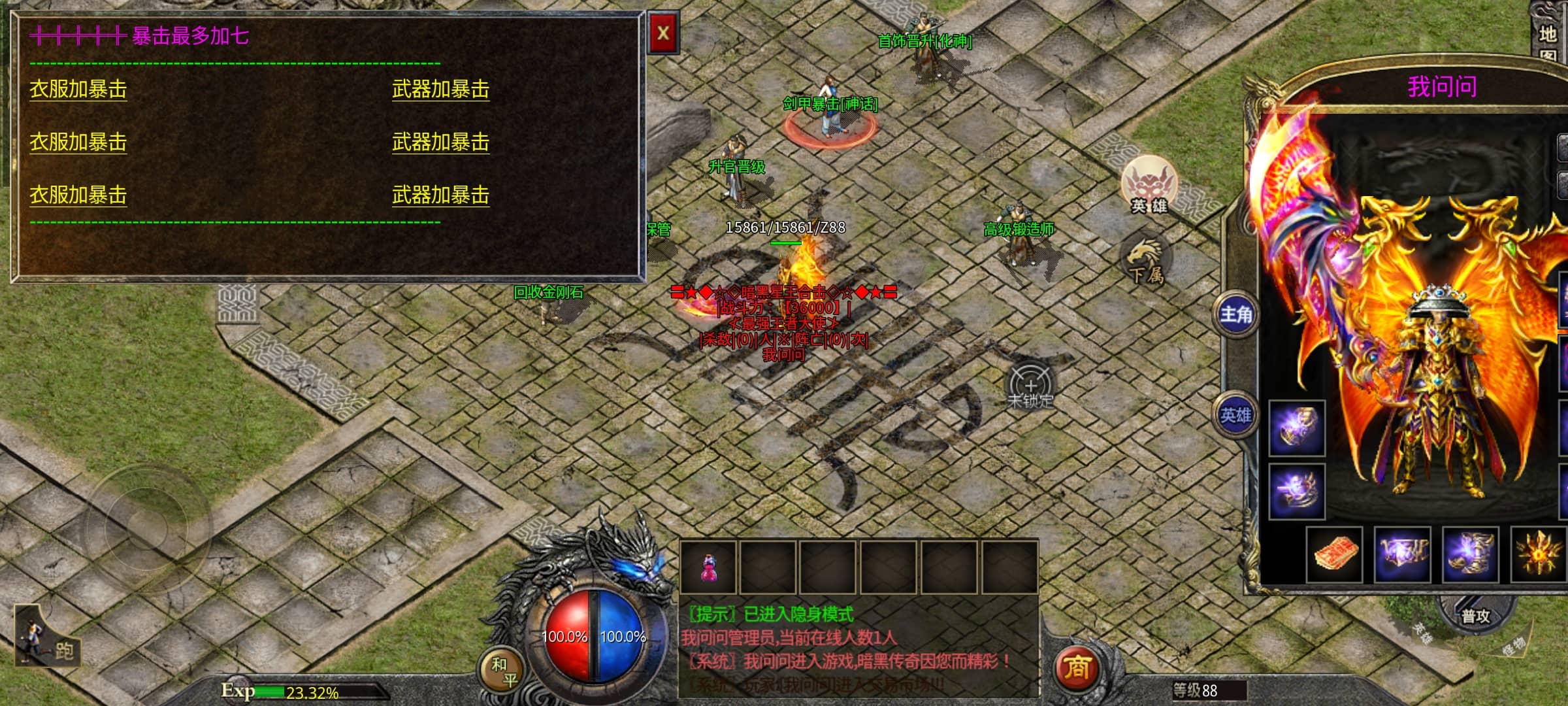
Task: Tap the 未锁定 target lock crosshair
Action: pyautogui.click(x=1030, y=387)
